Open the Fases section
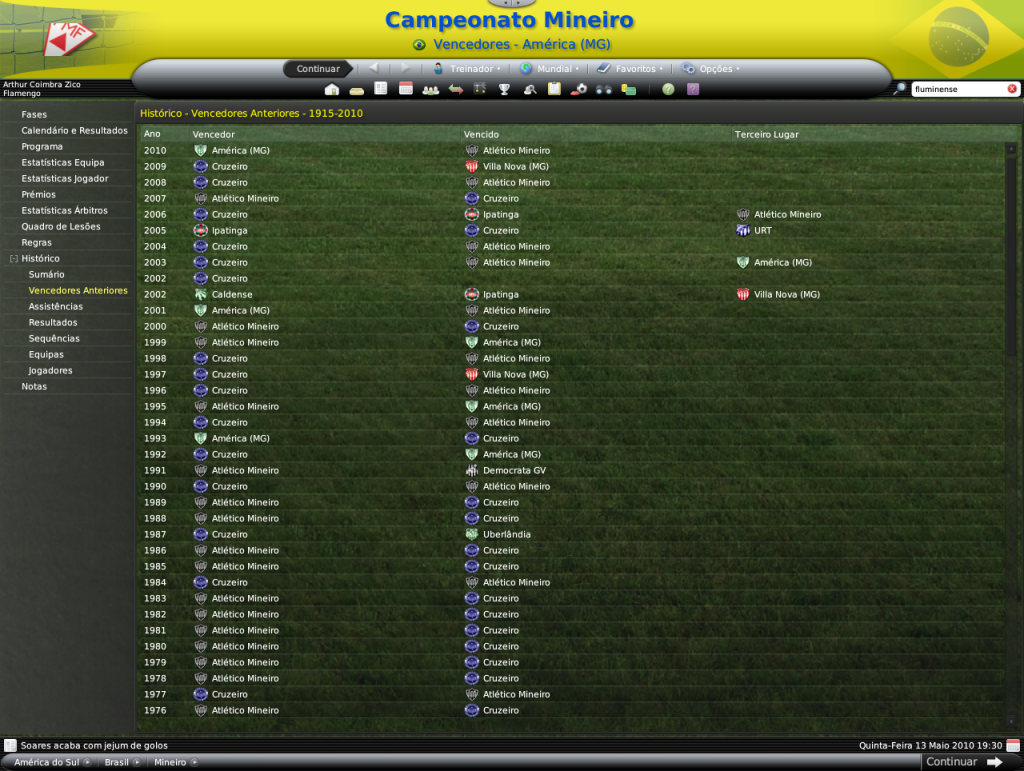 pos(34,115)
